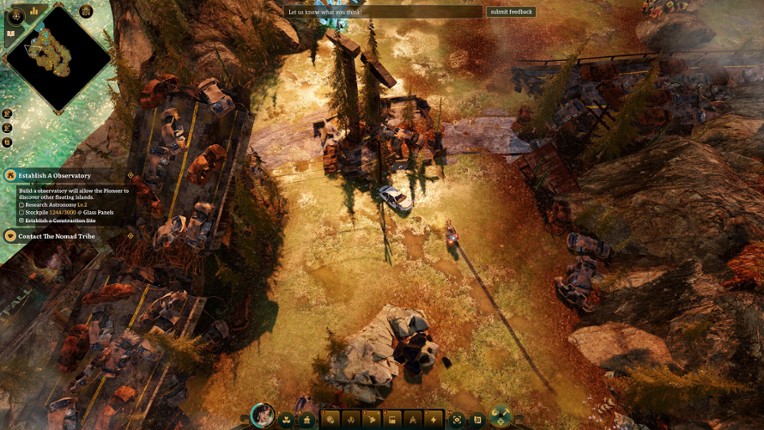Click the bar chart statistics icon above minimap
Screen dimensions: 764x430
click(x=34, y=11)
